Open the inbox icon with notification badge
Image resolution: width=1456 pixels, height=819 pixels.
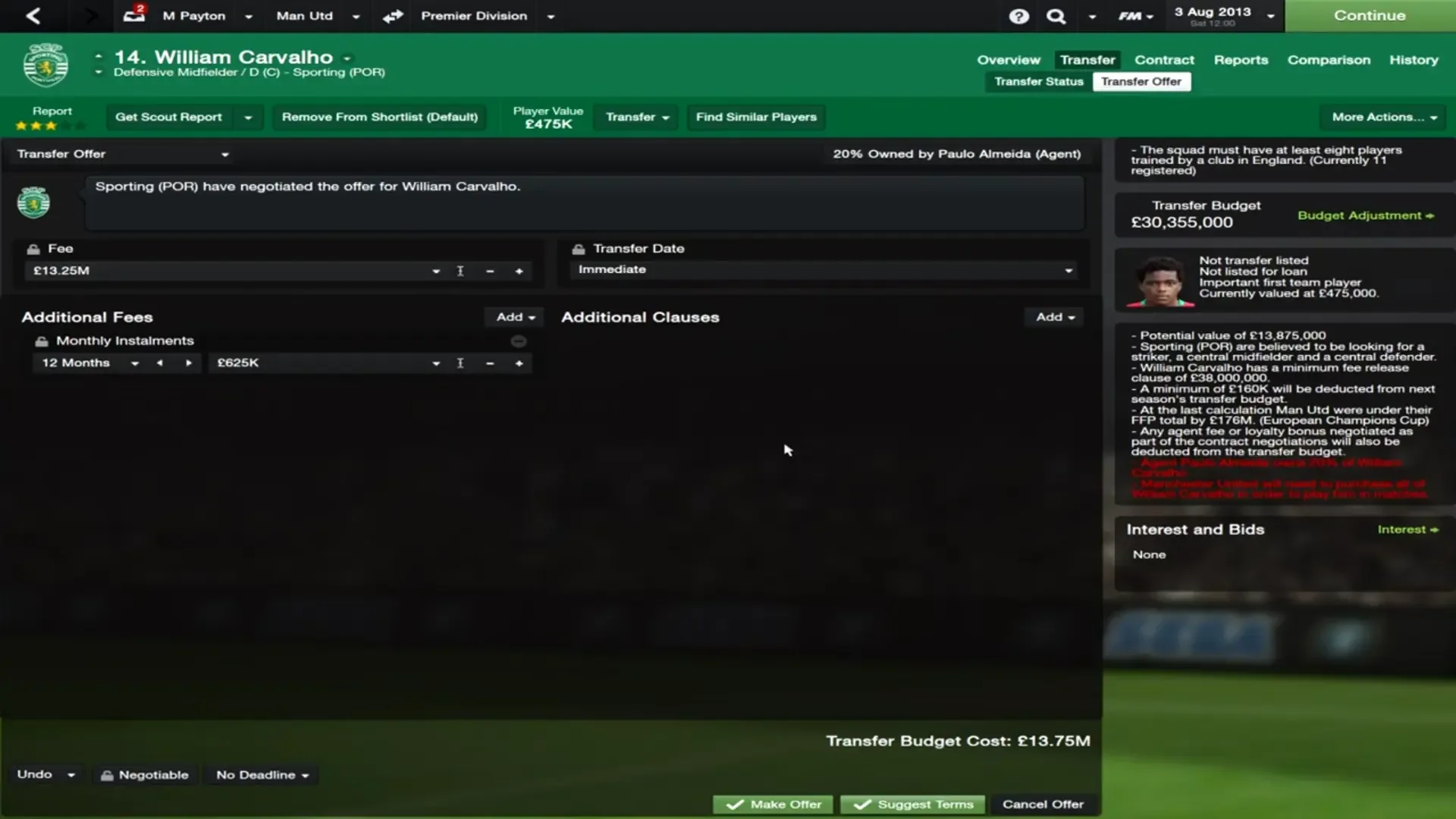click(133, 16)
